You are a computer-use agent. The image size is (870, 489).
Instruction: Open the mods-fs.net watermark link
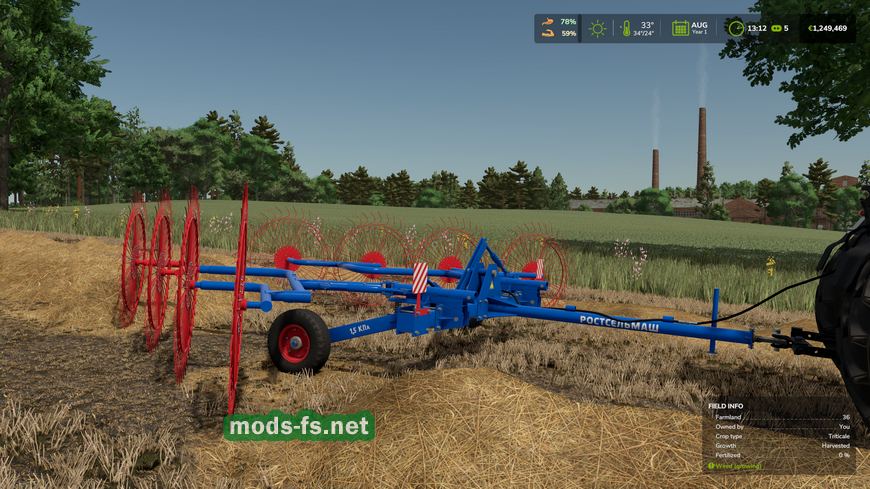point(299,426)
